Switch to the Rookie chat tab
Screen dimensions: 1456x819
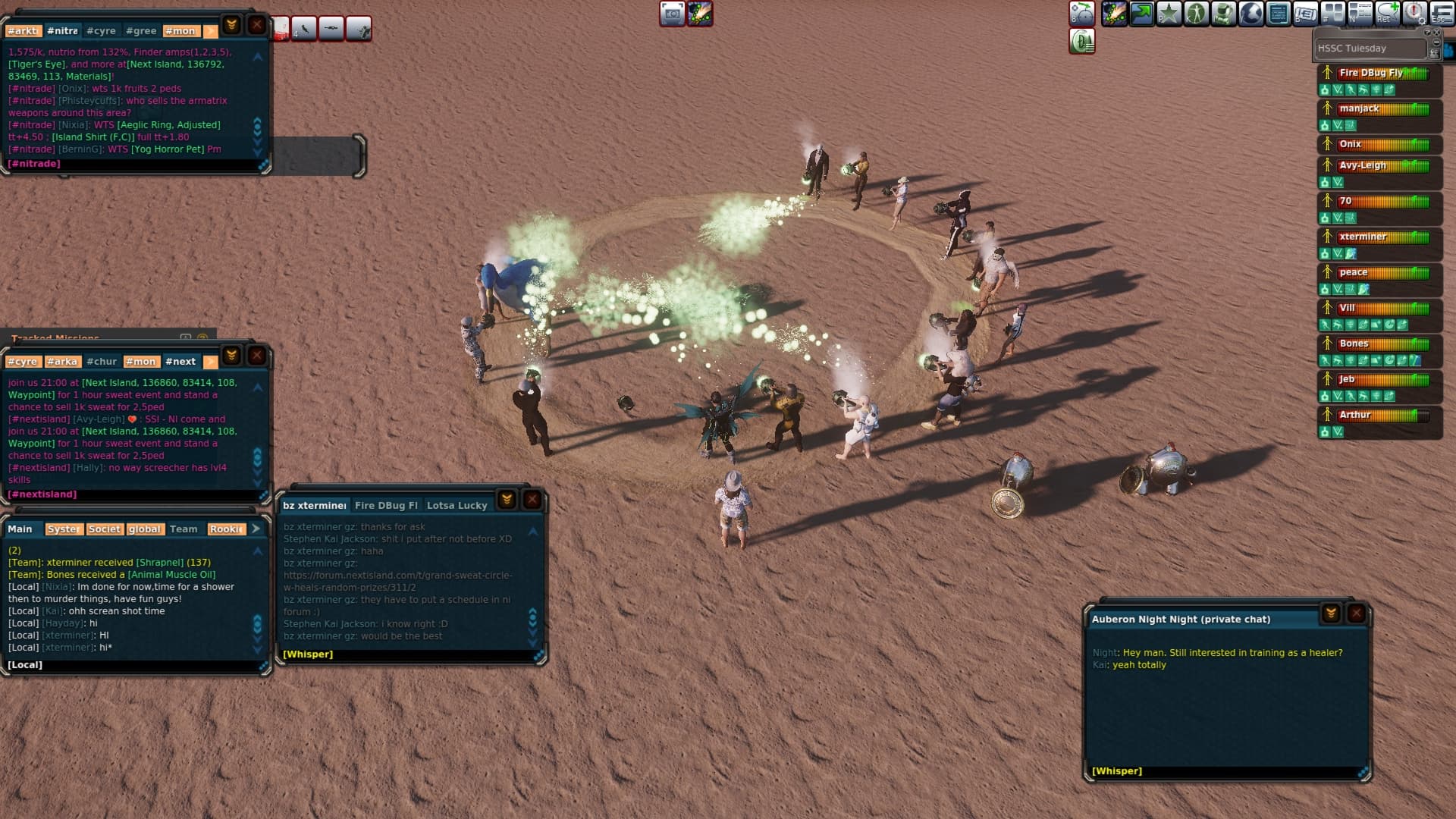click(x=226, y=529)
